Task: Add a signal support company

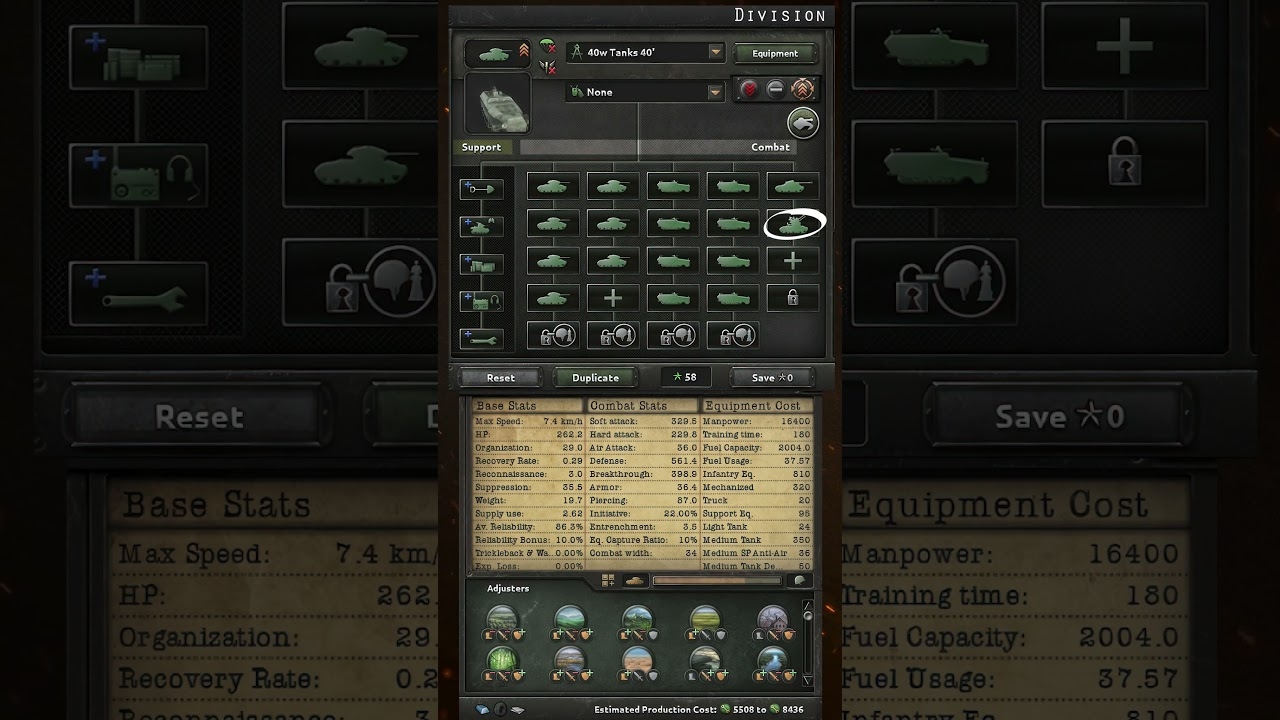Action: point(481,300)
